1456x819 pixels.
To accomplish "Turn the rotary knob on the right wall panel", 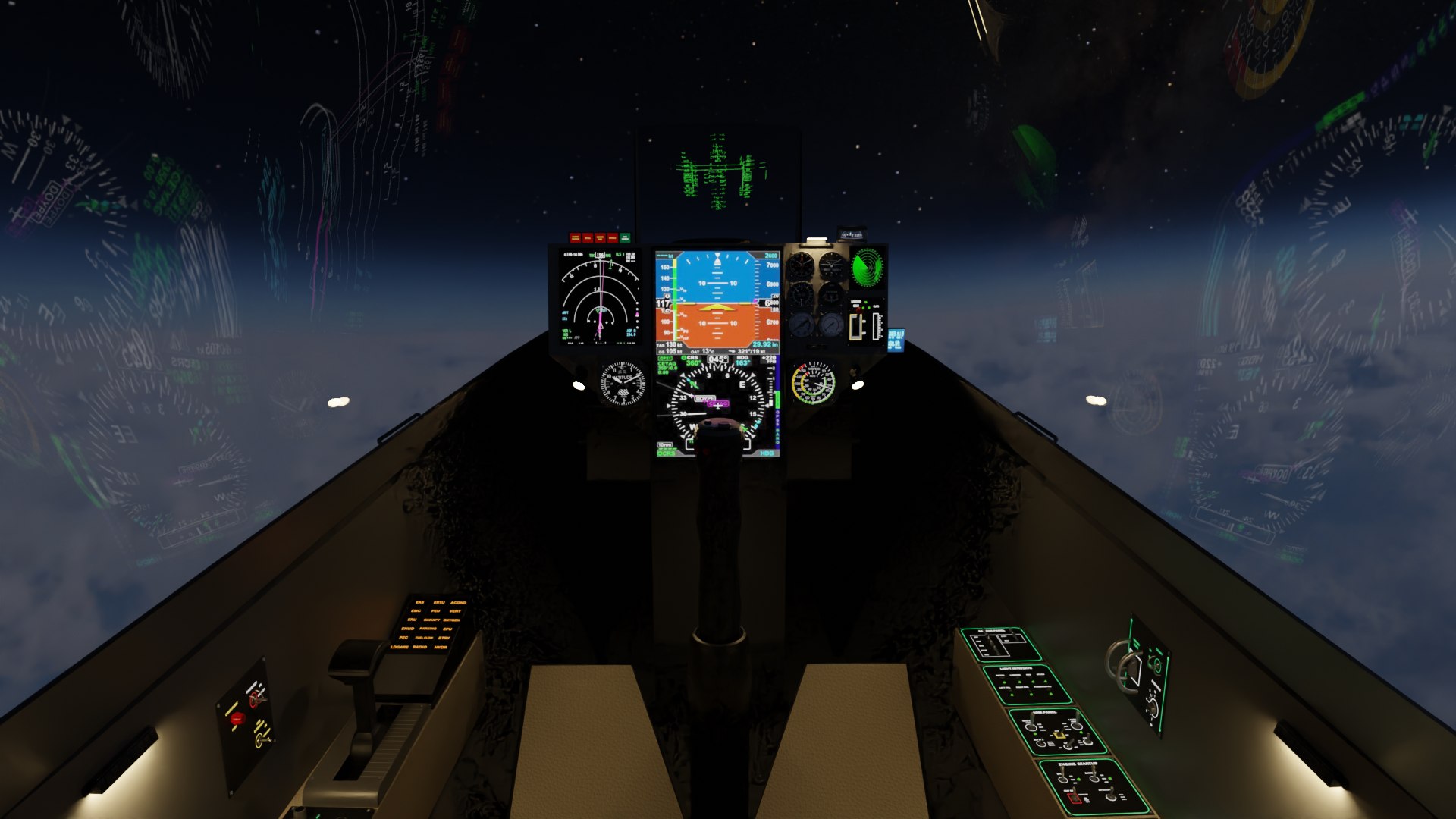I will click(1153, 708).
